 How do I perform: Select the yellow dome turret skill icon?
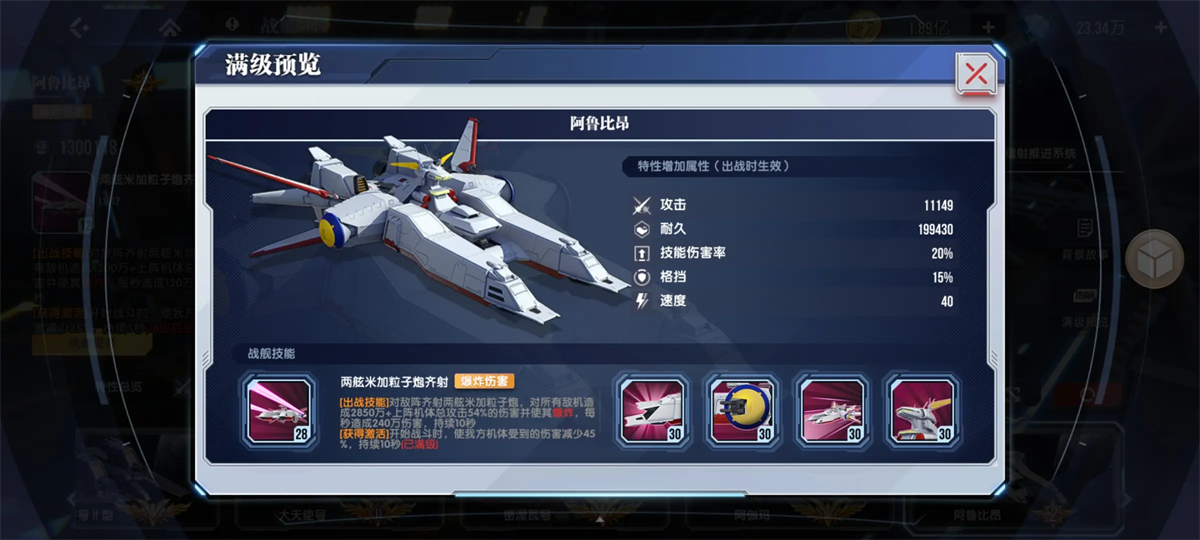point(743,410)
